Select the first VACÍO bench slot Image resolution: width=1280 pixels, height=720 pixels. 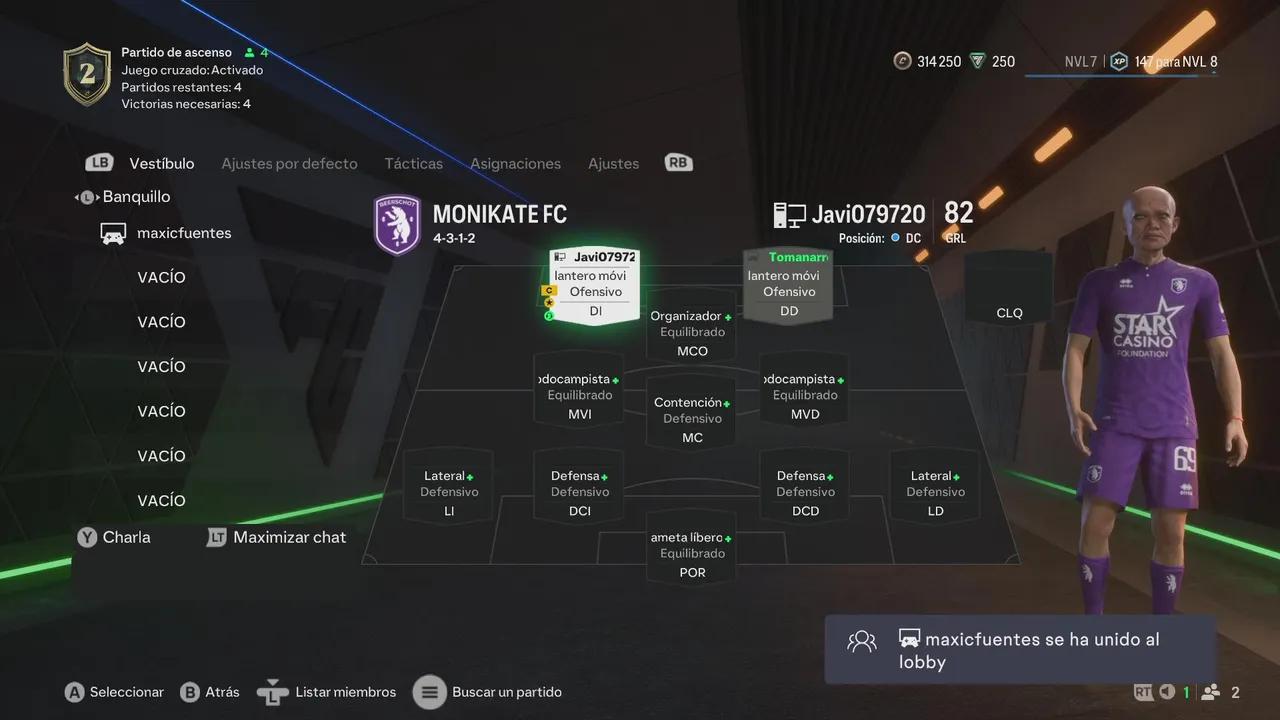161,277
